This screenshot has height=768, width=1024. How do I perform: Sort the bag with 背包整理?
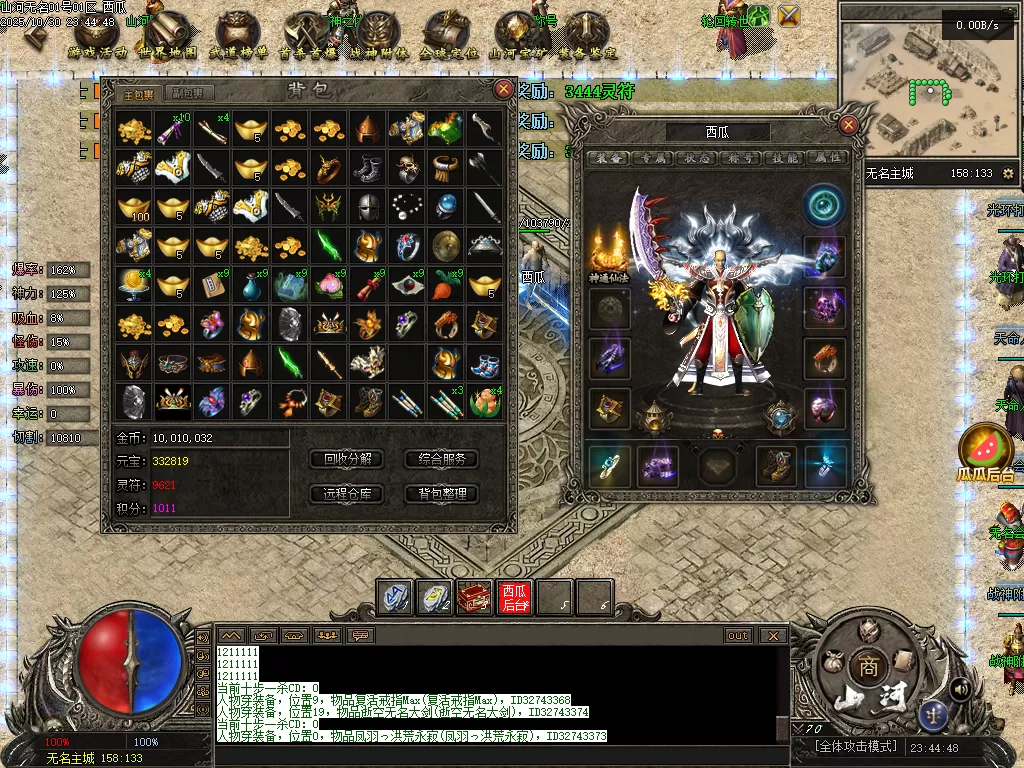441,493
